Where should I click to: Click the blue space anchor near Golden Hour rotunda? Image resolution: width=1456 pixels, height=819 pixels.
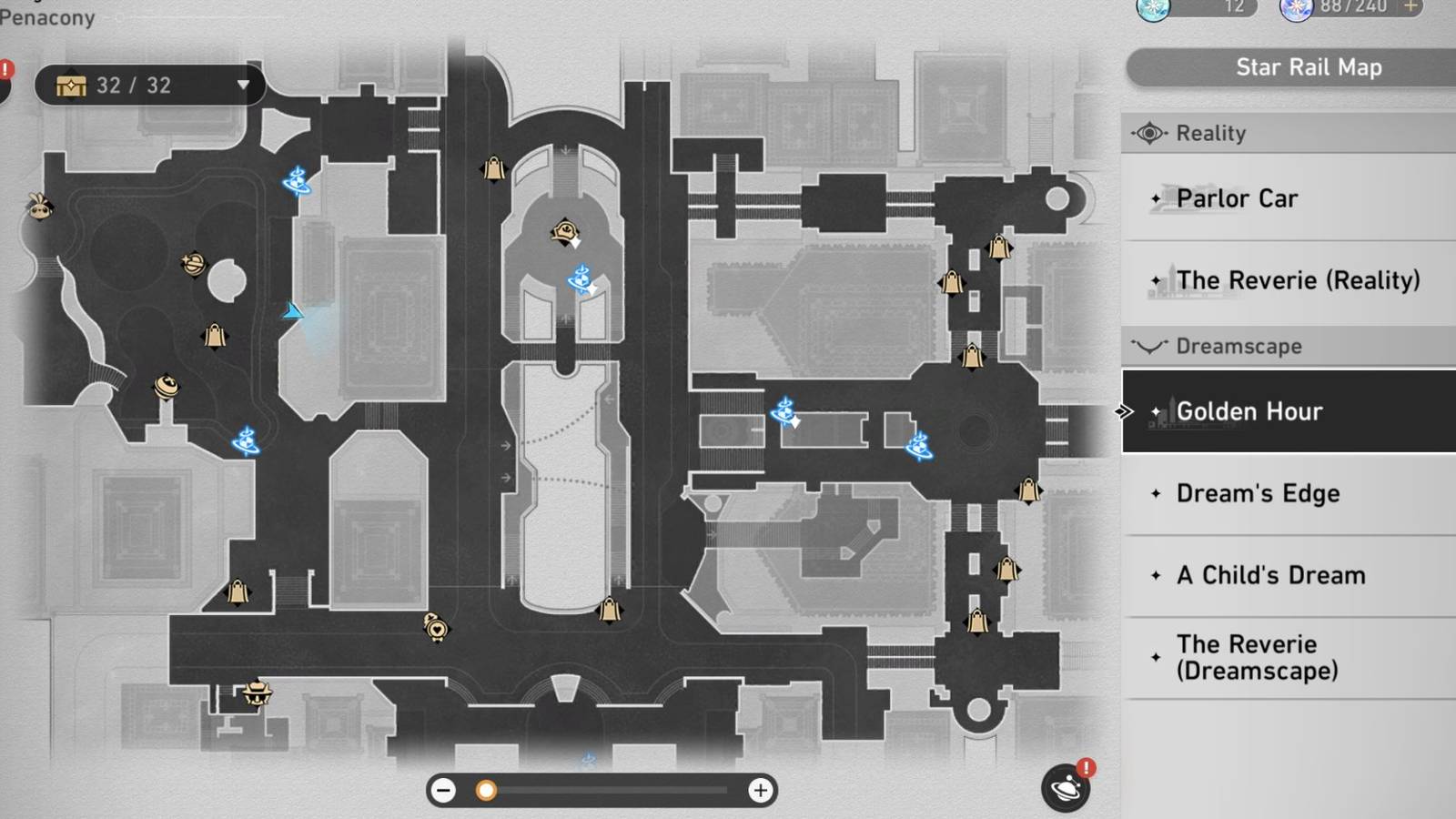point(919,446)
